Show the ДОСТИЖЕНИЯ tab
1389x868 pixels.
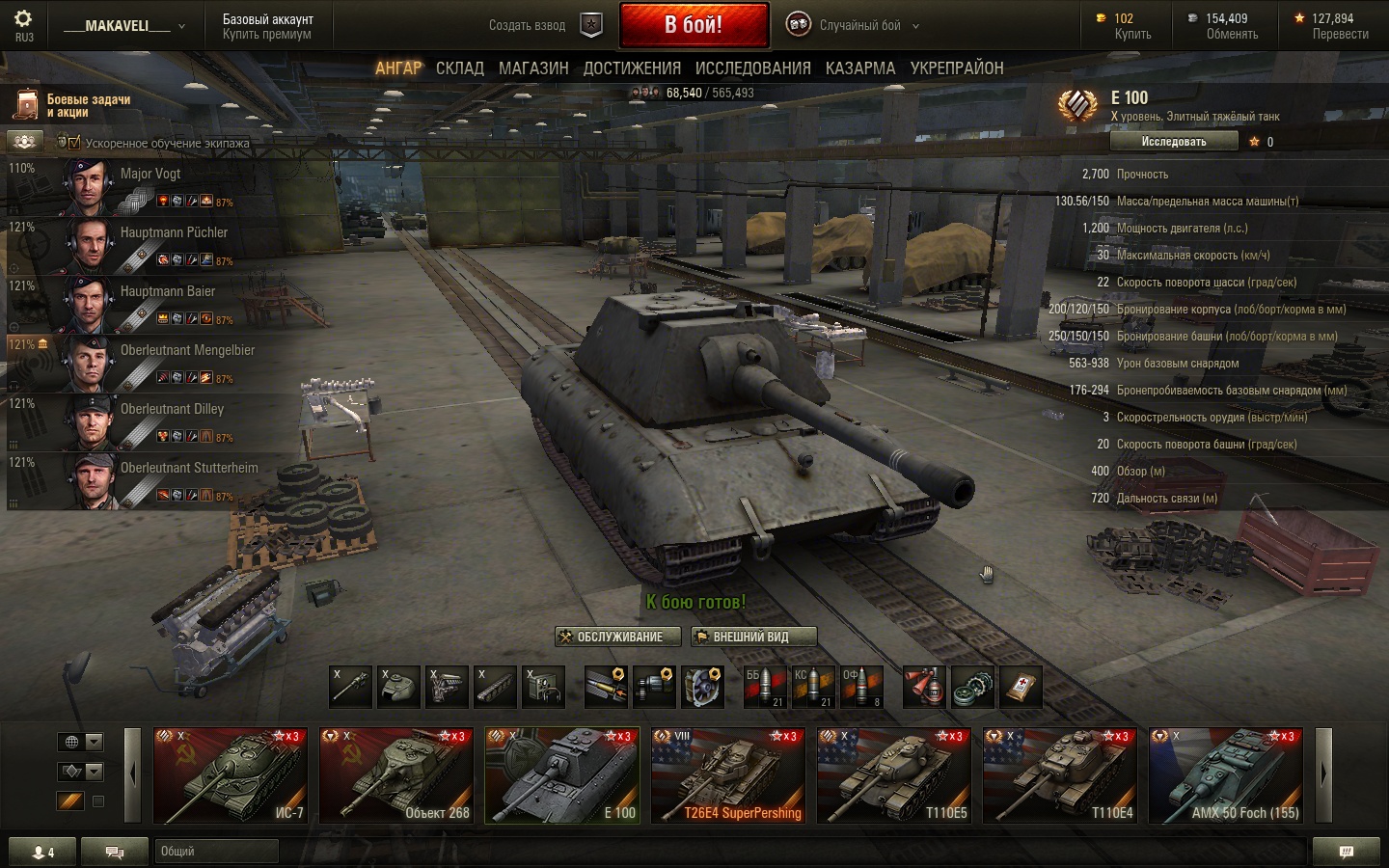632,68
